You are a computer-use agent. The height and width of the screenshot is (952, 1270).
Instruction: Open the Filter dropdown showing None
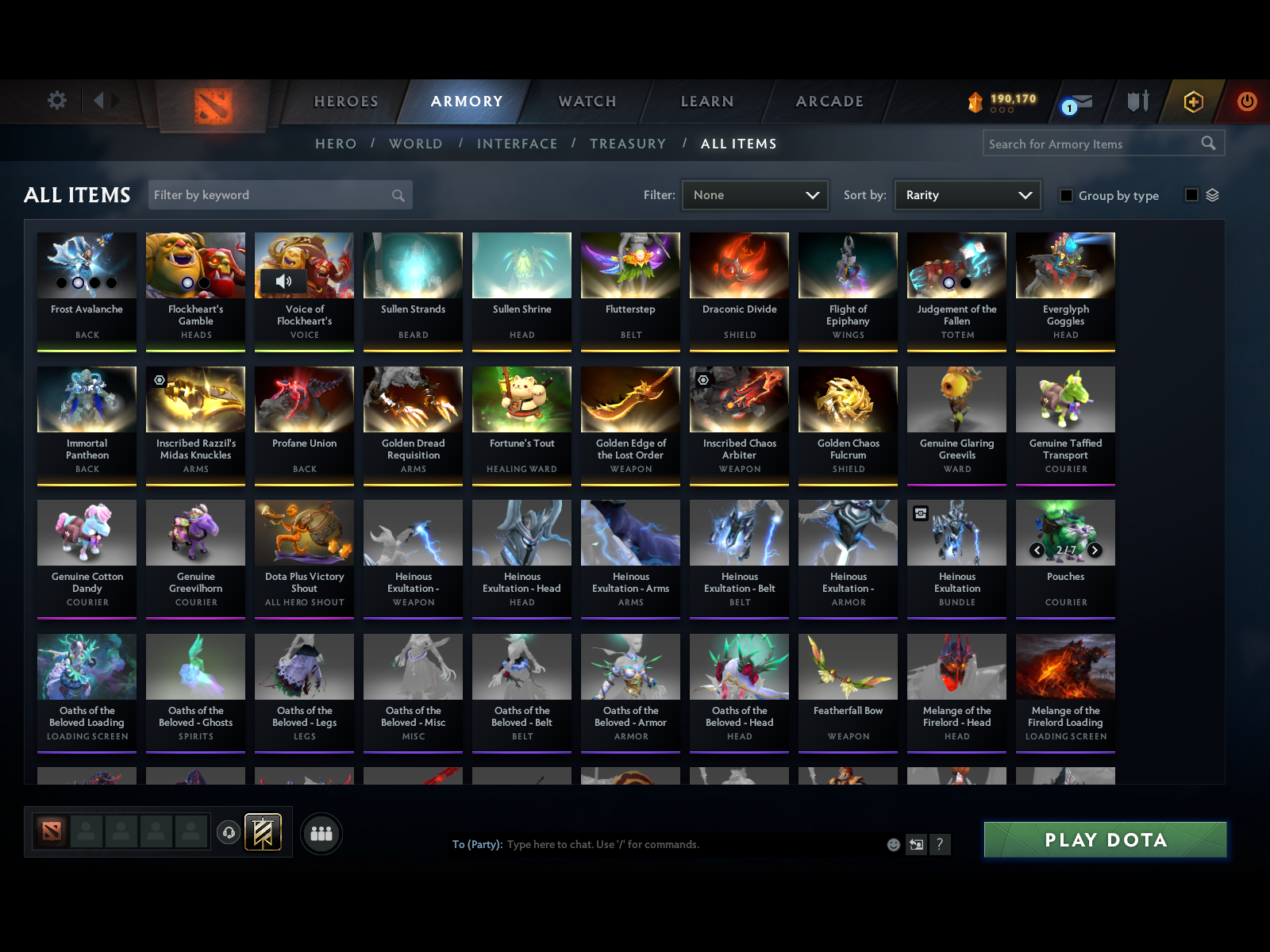(x=754, y=194)
